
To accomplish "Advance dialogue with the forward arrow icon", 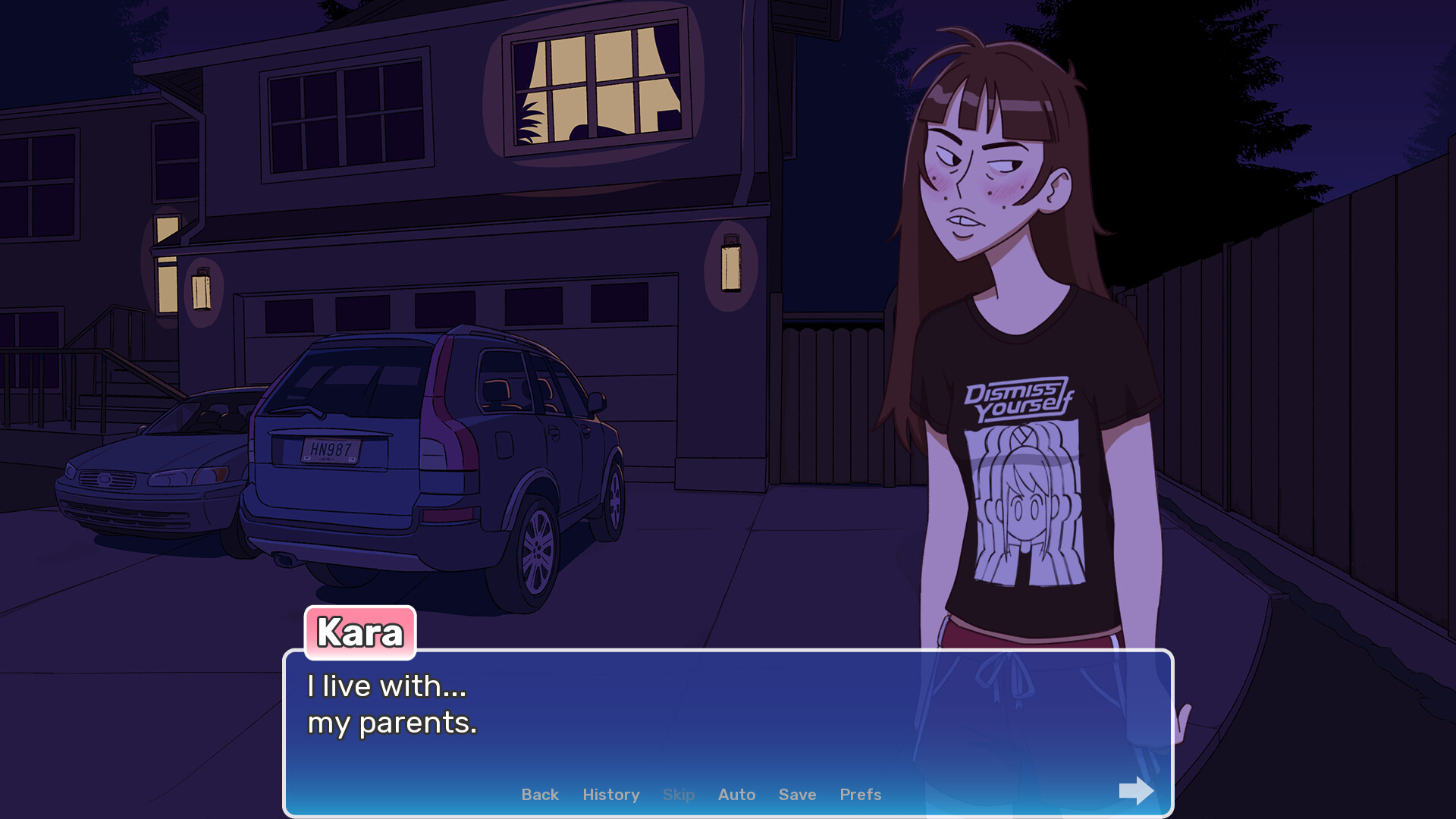I will pyautogui.click(x=1135, y=792).
